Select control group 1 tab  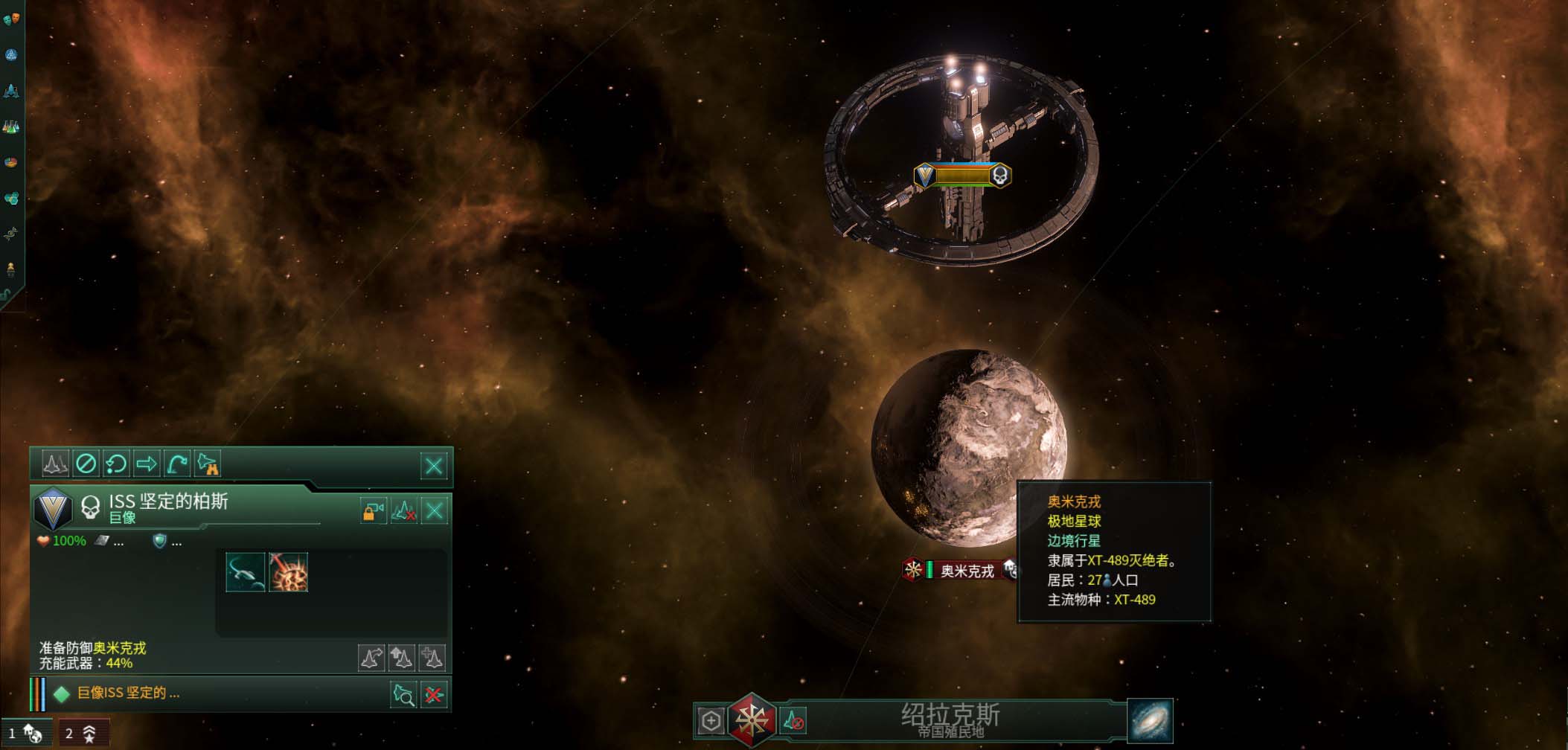point(25,734)
